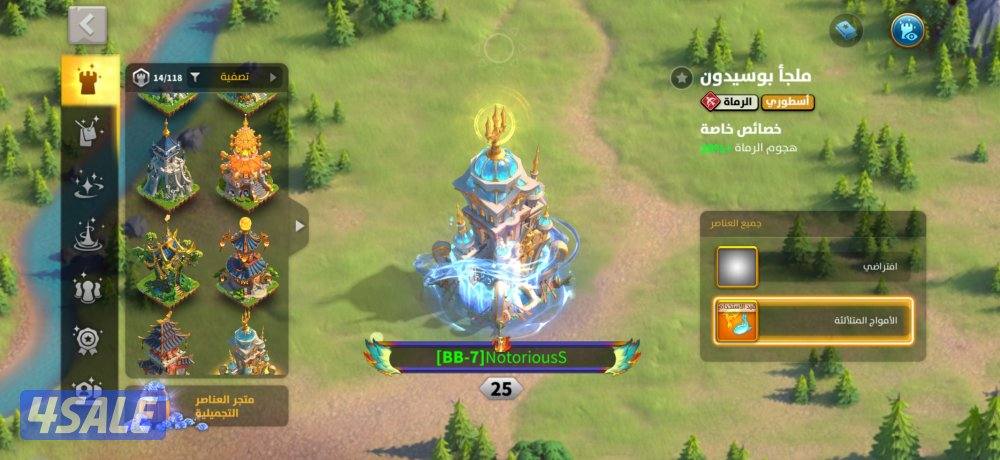Select the grey stone tower skin
Image resolution: width=1000 pixels, height=460 pixels.
(x=167, y=163)
